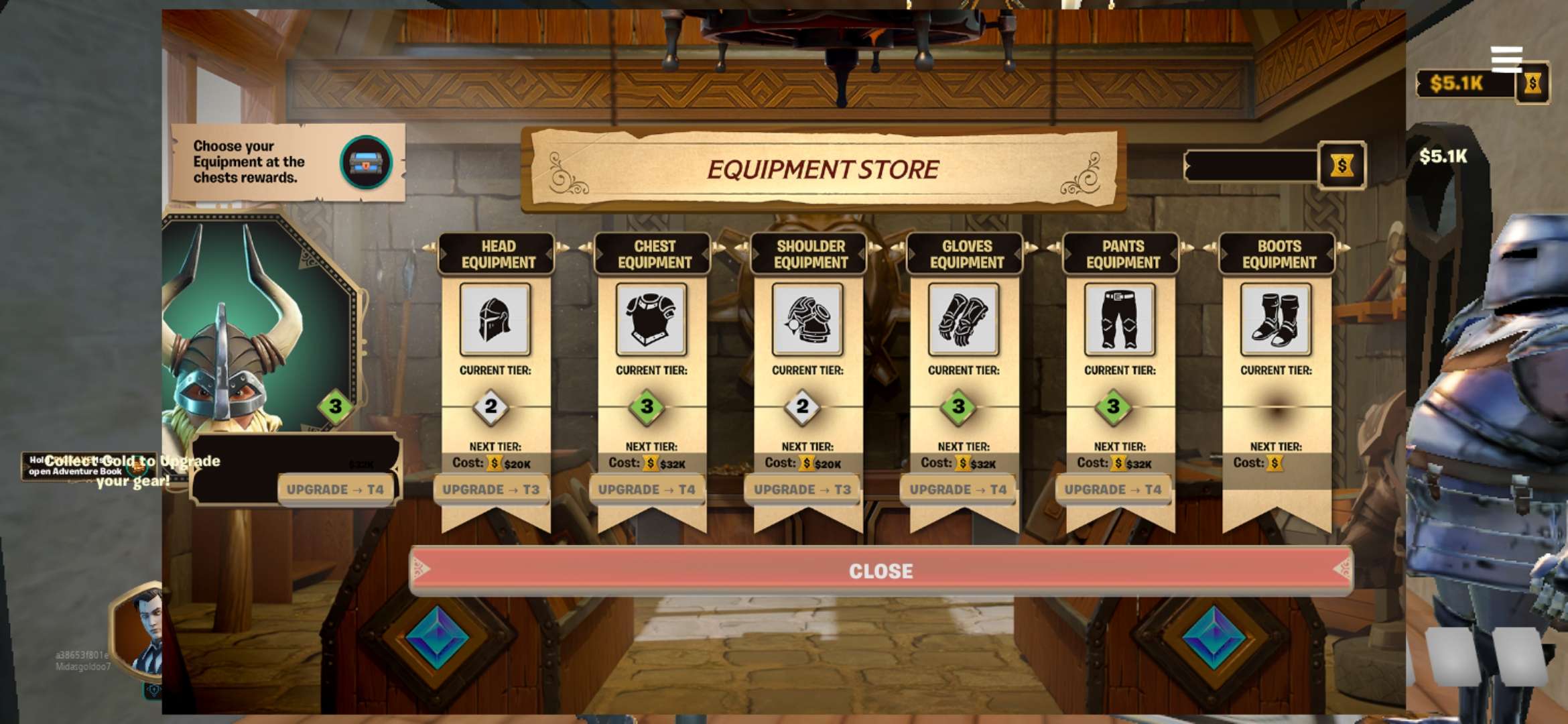Tap the gold money-bag icon beside $5.1K

tap(1533, 84)
